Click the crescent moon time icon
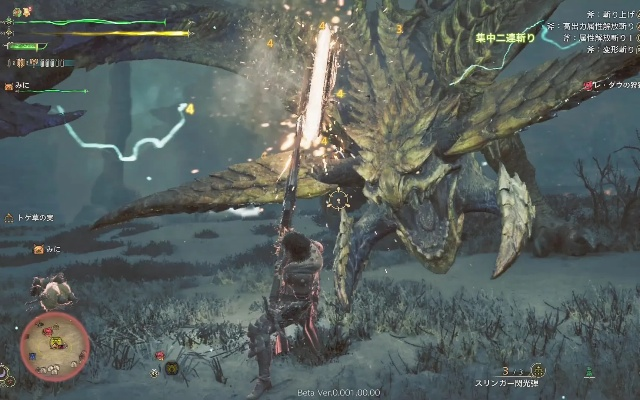 click(6, 378)
